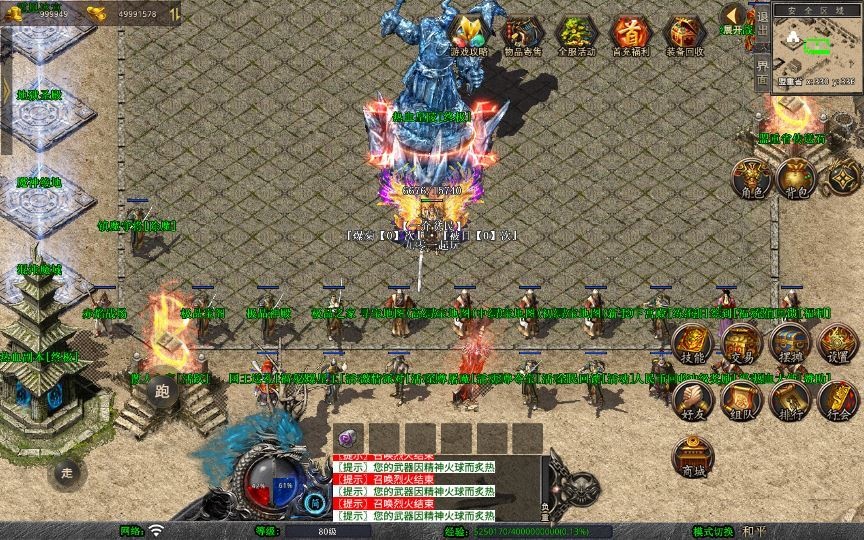Screen dimensions: 864x540
Task: Open the 摆摊 stall setup
Action: click(x=790, y=344)
